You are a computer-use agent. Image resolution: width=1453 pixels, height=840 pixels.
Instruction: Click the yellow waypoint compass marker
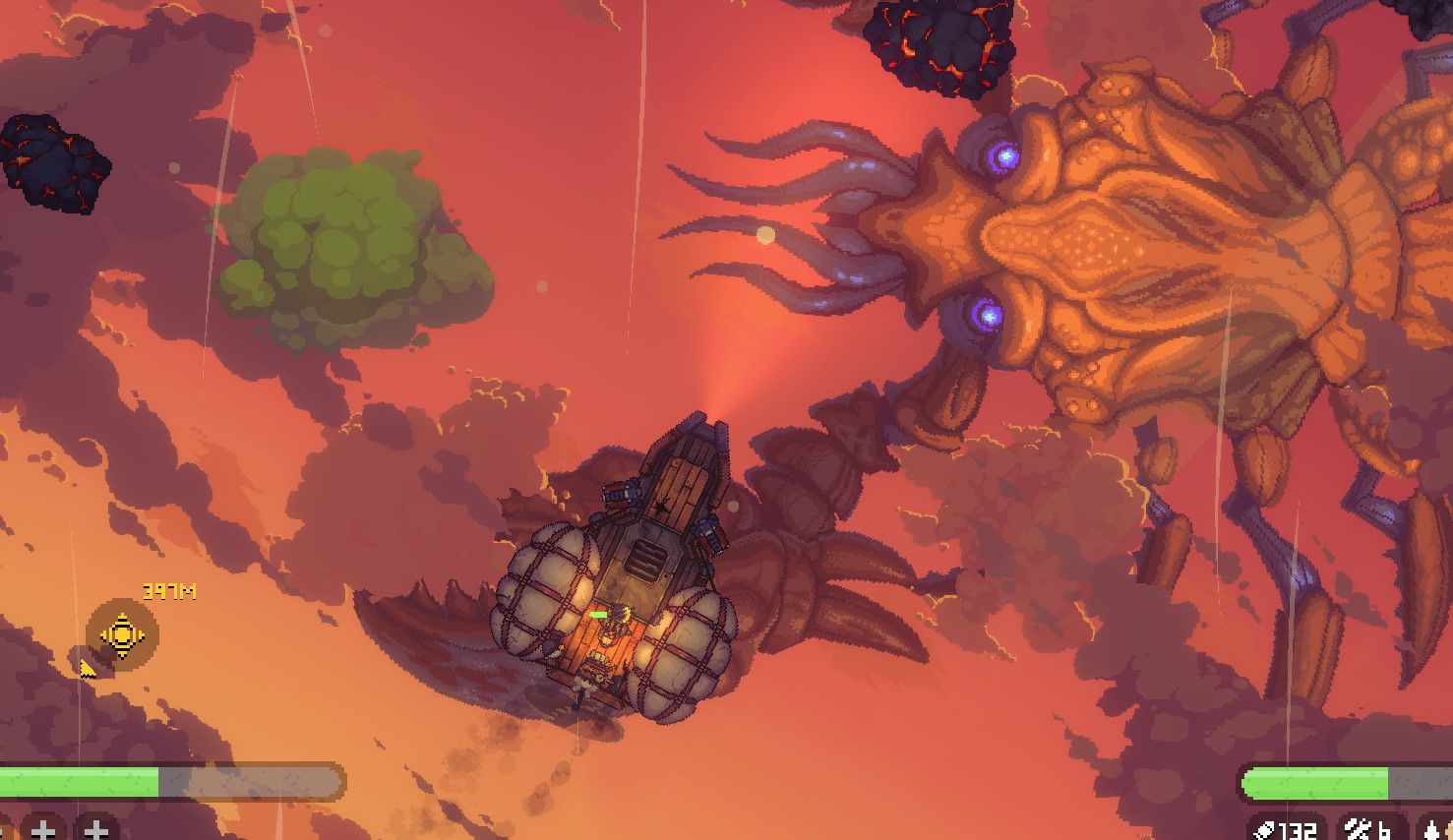click(120, 633)
